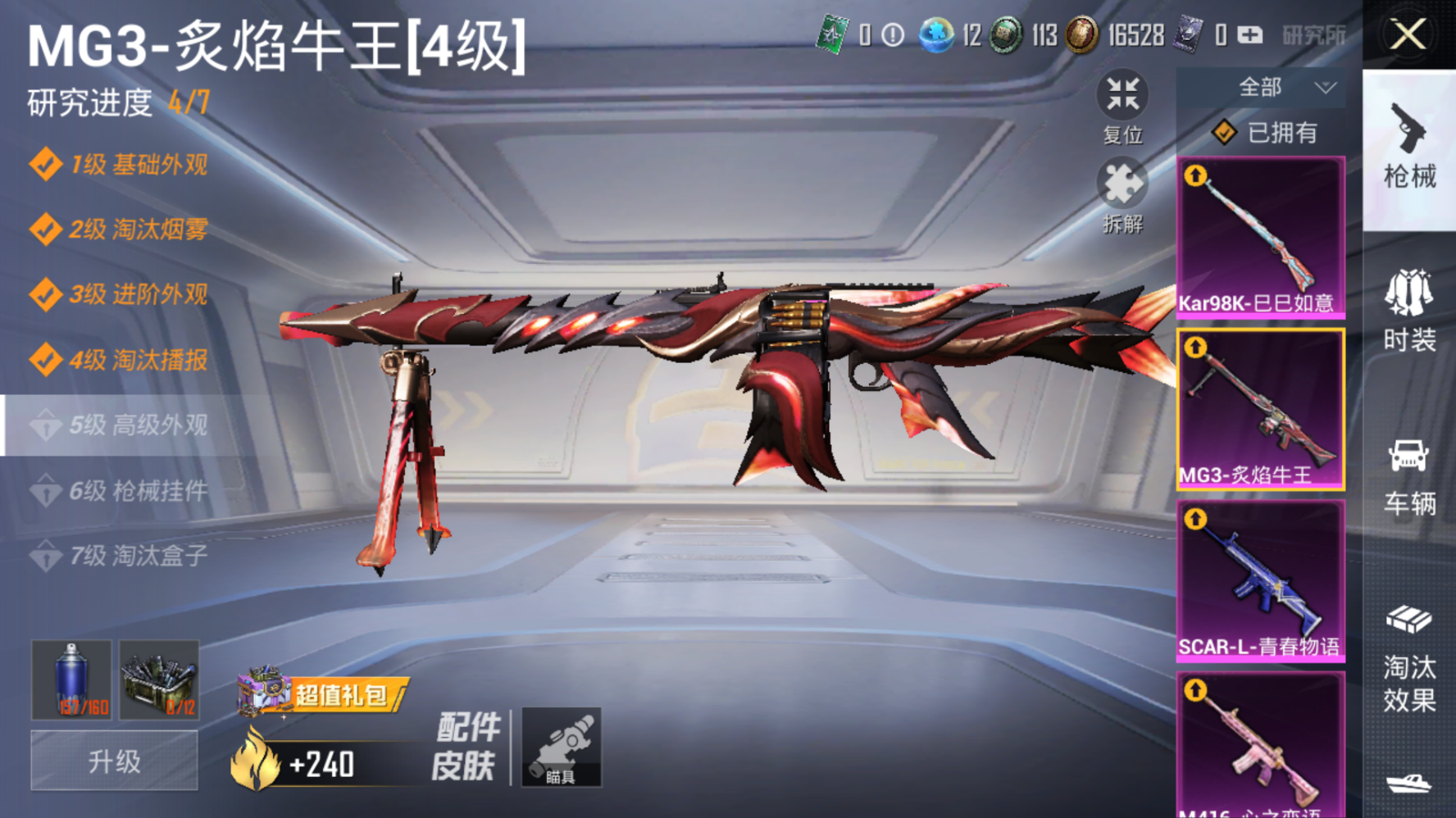The width and height of the screenshot is (1456, 818).
Task: Click the blue paint can material
Action: pyautogui.click(x=72, y=679)
